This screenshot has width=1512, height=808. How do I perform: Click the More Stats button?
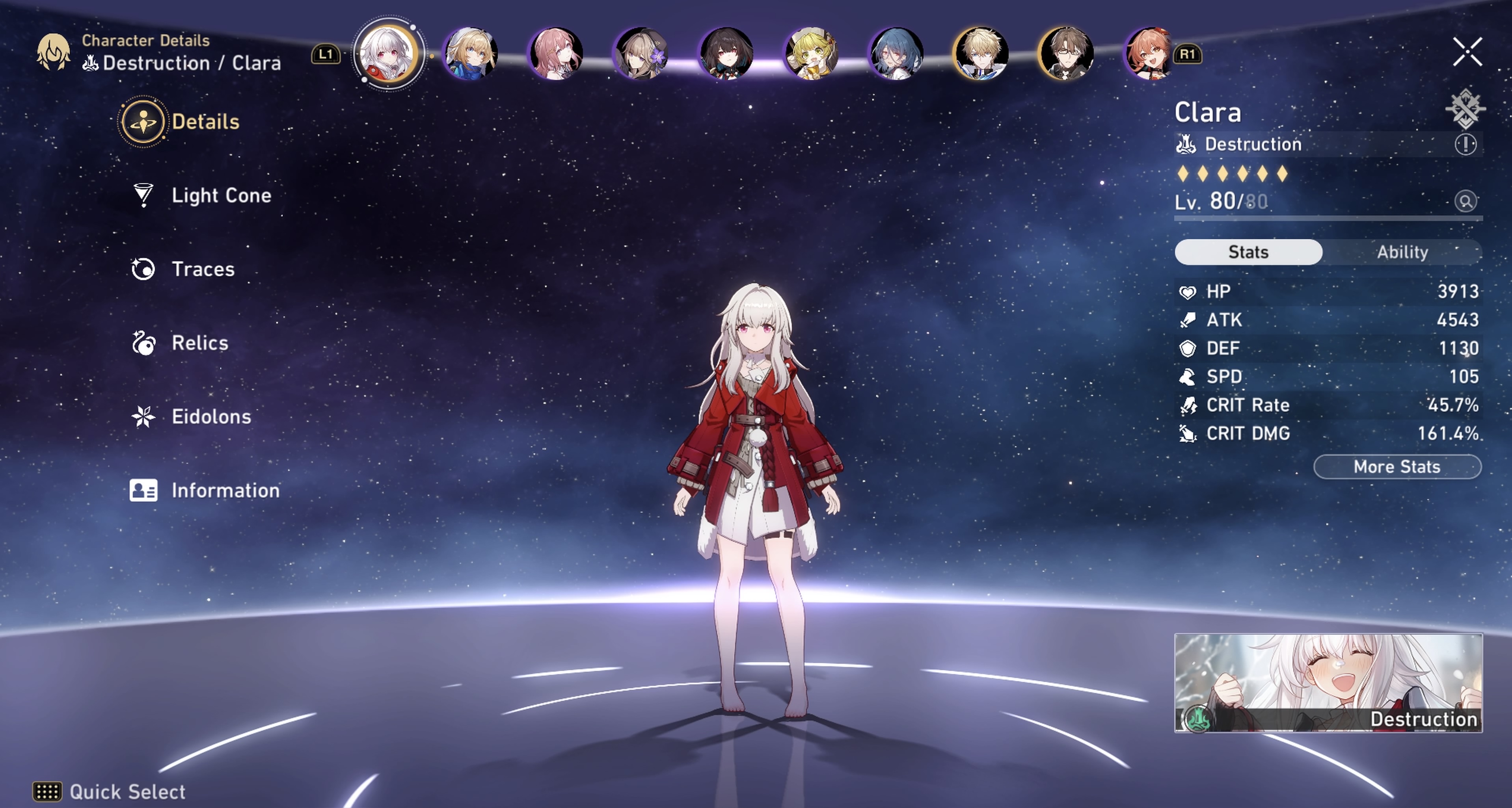(x=1397, y=466)
